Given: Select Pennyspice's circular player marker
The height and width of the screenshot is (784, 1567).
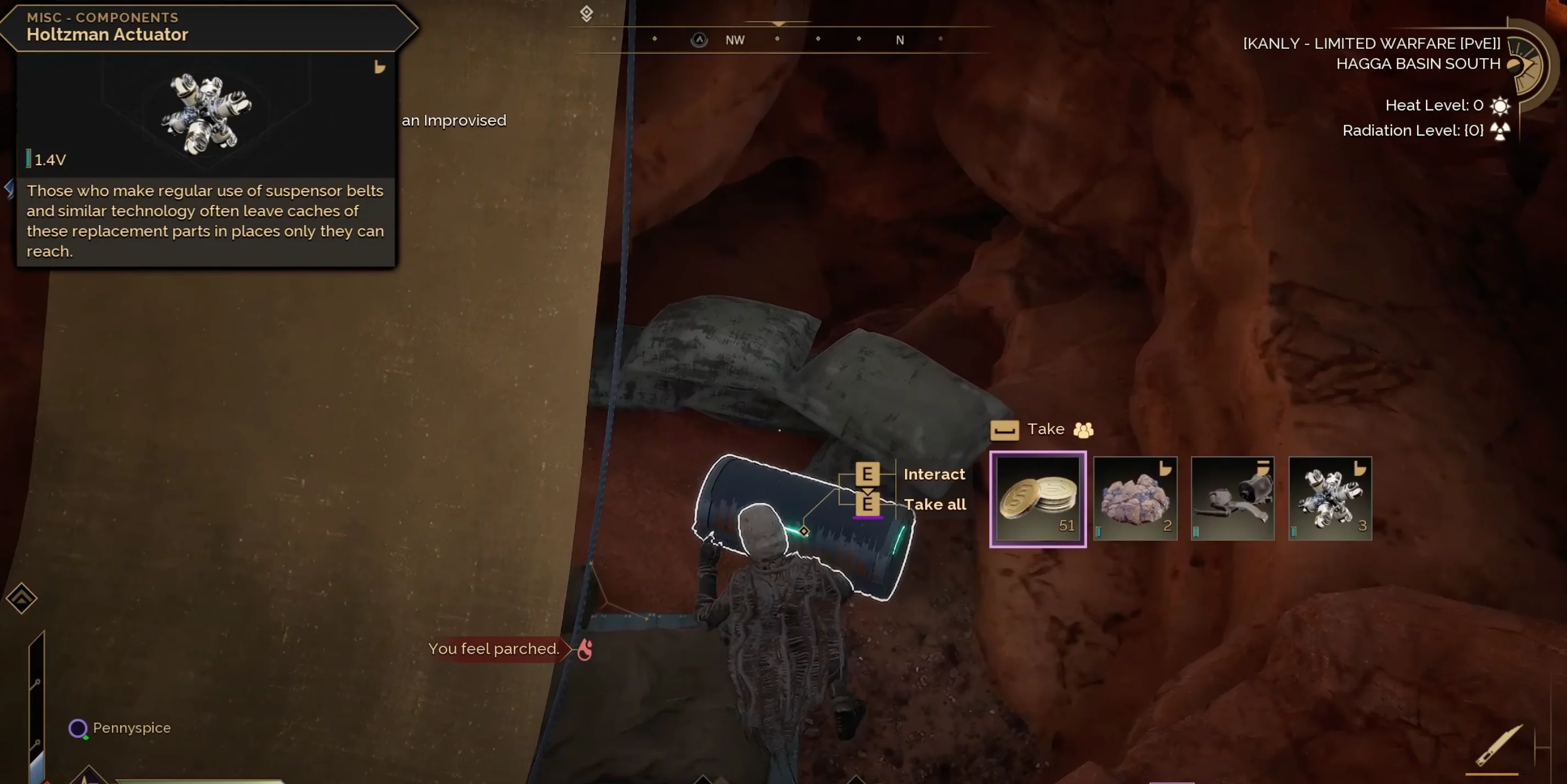Looking at the screenshot, I should [x=78, y=729].
